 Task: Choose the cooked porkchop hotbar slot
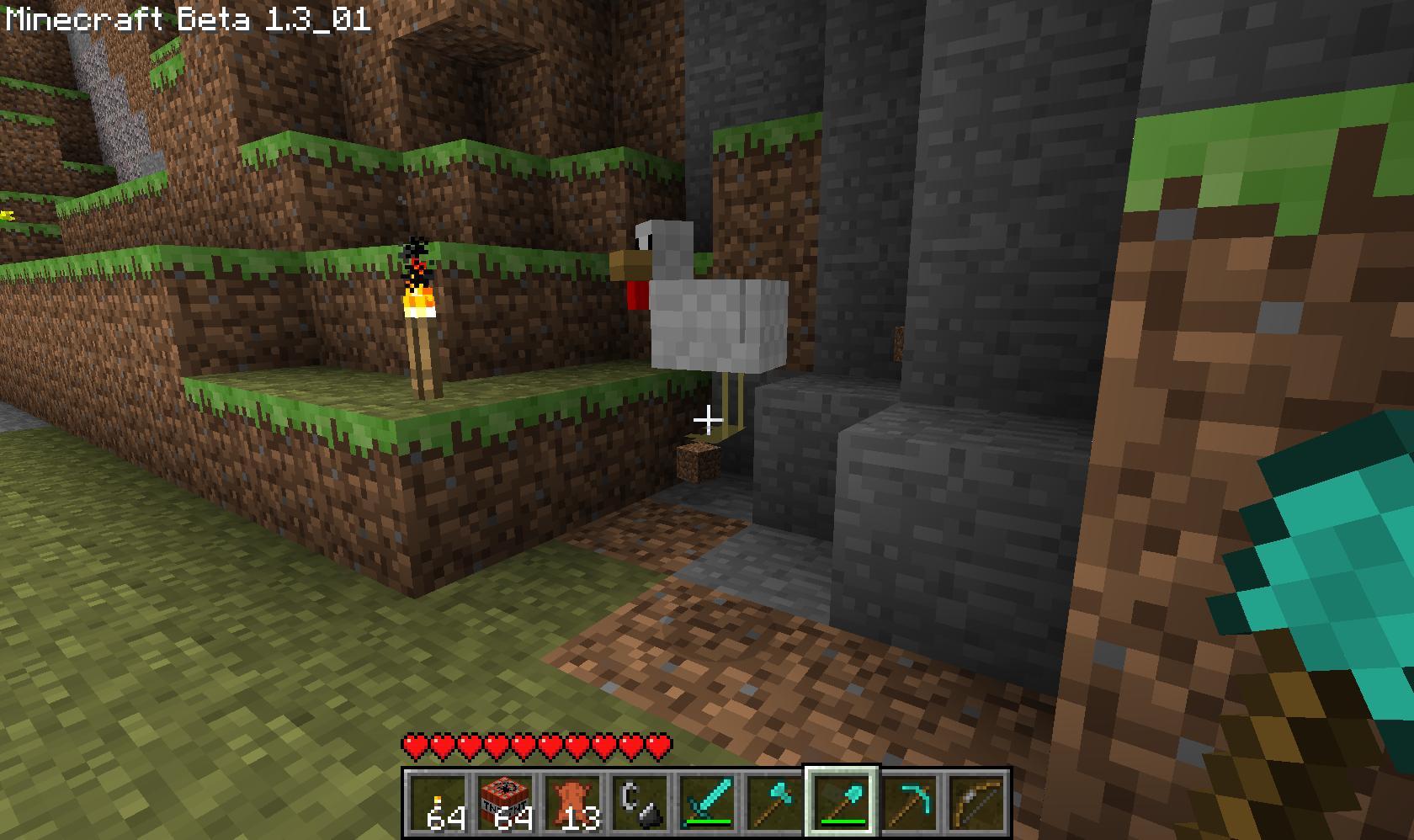(572, 803)
